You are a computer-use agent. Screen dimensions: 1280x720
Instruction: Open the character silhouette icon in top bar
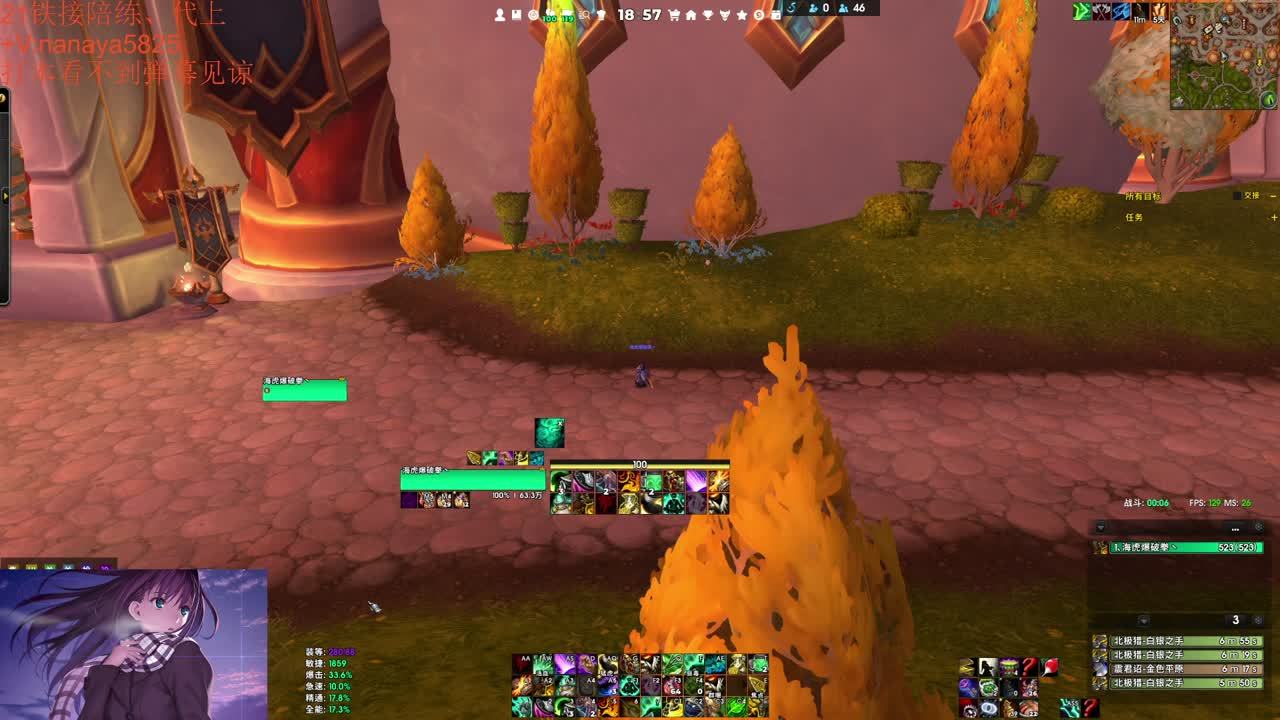[501, 15]
